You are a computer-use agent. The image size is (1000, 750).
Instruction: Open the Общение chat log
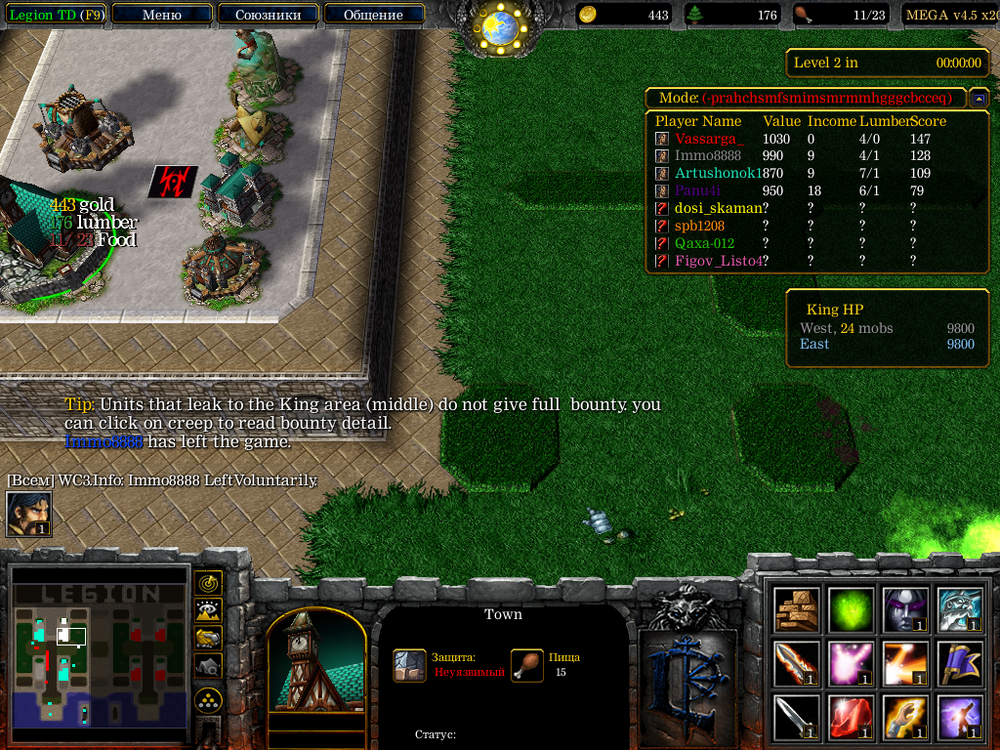(x=373, y=15)
